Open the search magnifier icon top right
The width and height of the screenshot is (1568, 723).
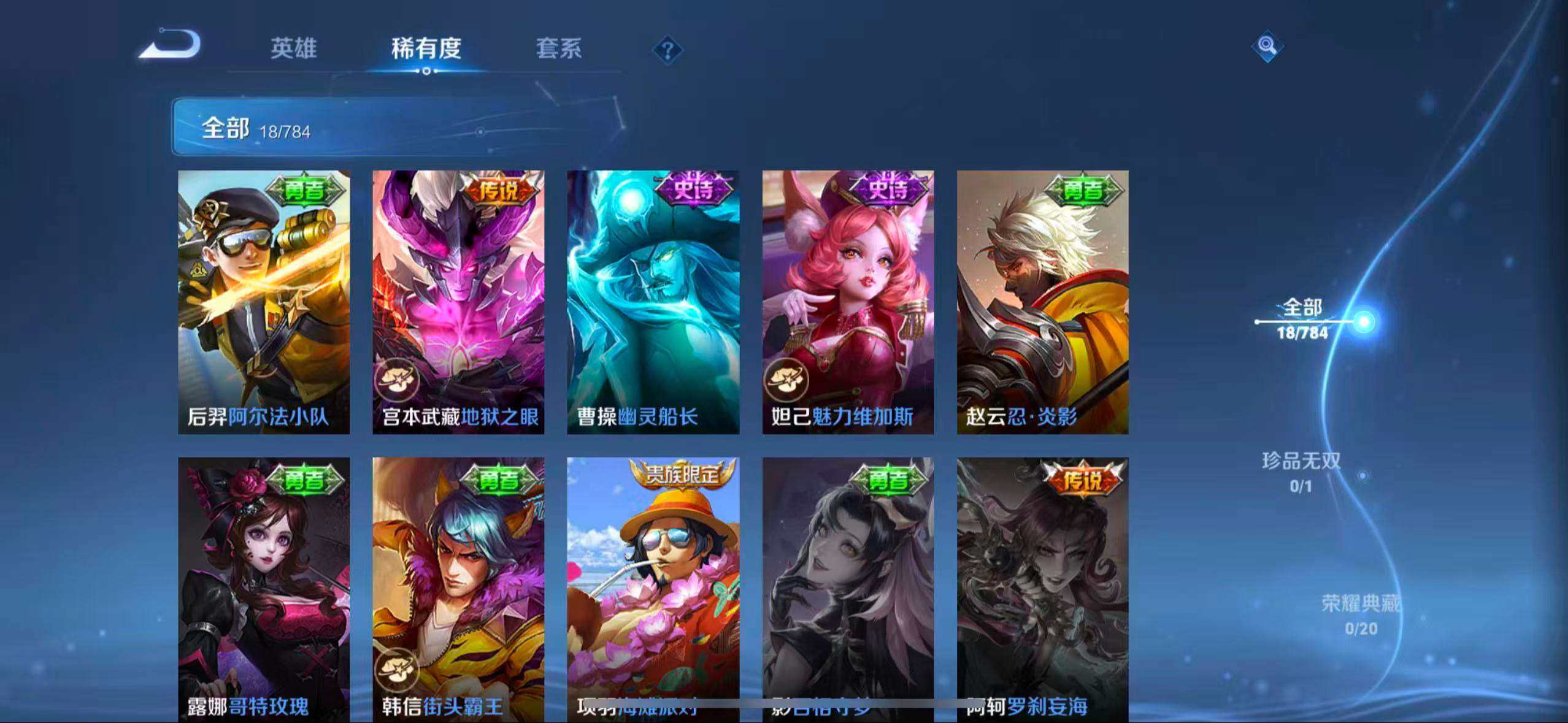[1267, 46]
